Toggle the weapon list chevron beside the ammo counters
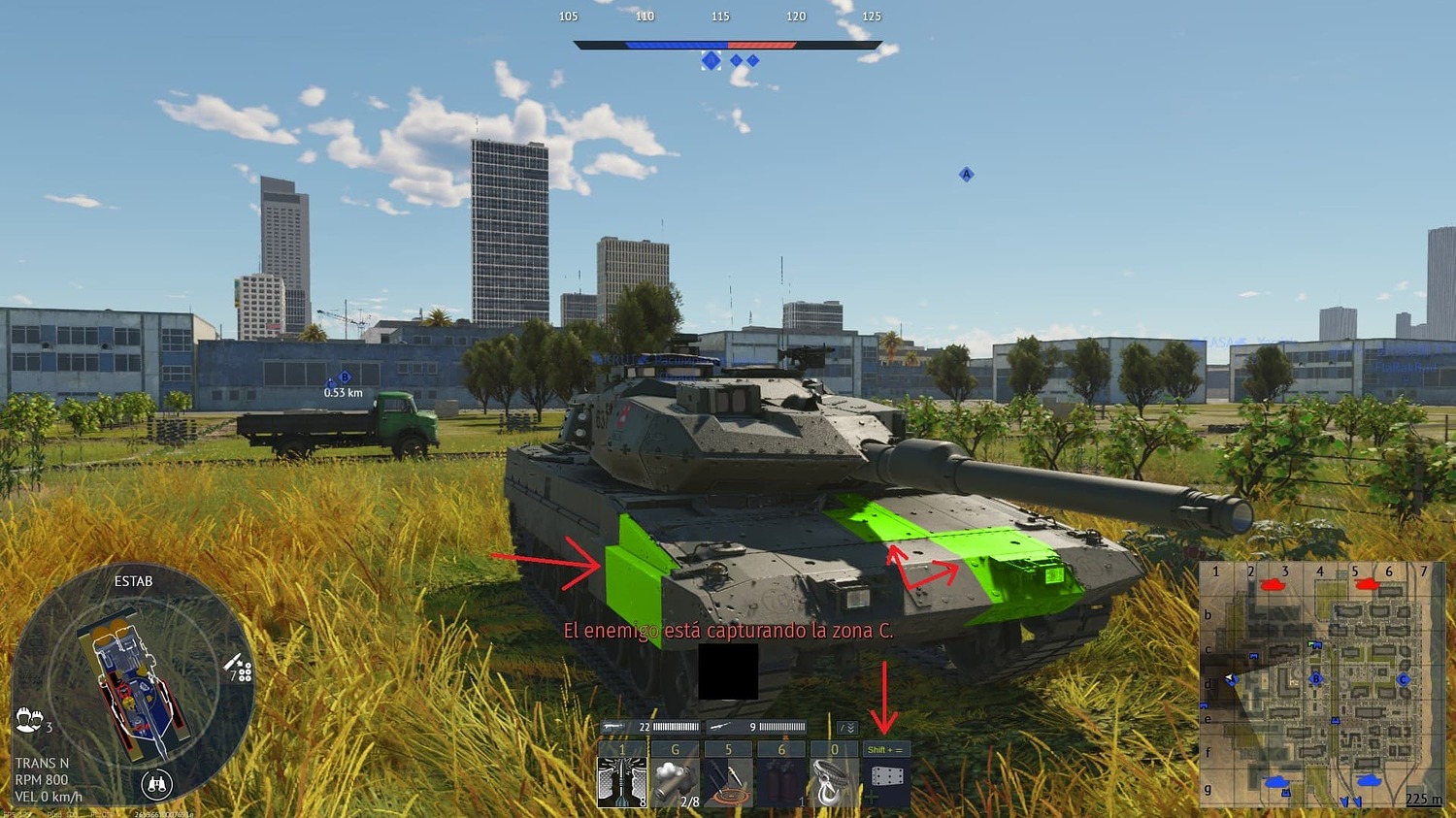Viewport: 1456px width, 818px height. pyautogui.click(x=849, y=727)
